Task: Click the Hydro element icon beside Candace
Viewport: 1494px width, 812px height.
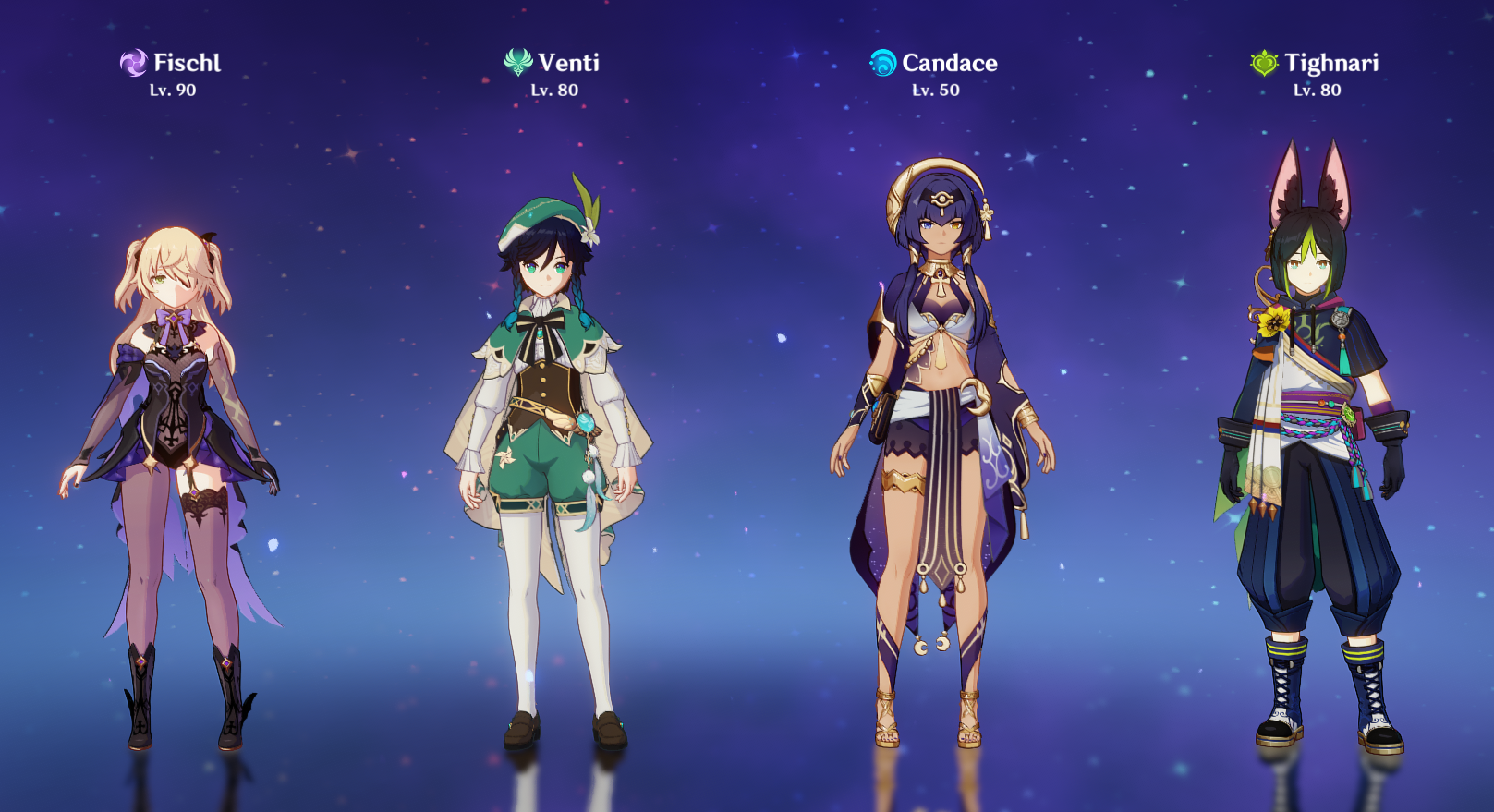Action: (882, 64)
